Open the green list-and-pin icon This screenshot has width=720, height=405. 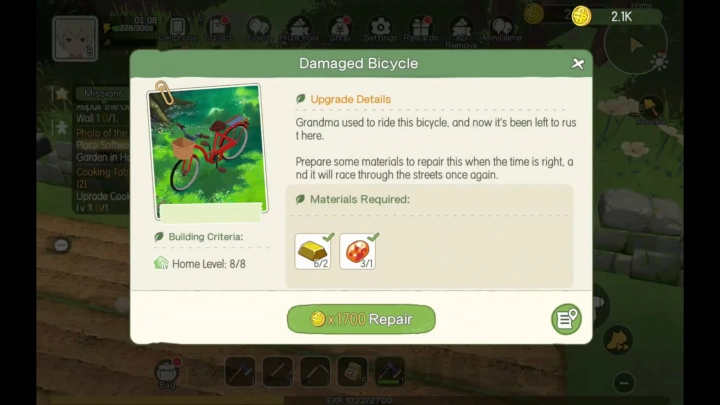point(566,319)
